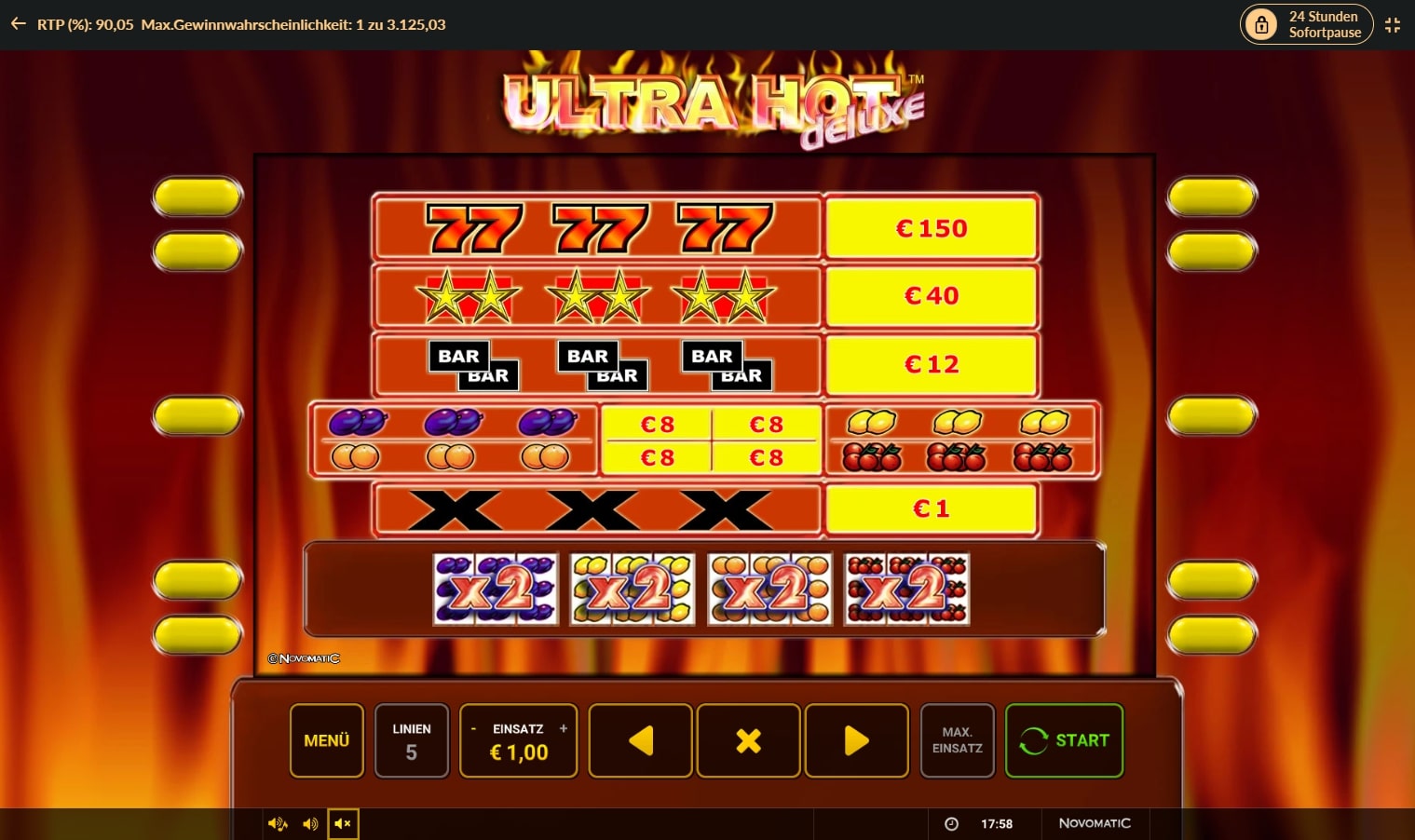Decrease the Einsatz with the minus control
Viewport: 1415px width, 840px height.
click(x=473, y=727)
